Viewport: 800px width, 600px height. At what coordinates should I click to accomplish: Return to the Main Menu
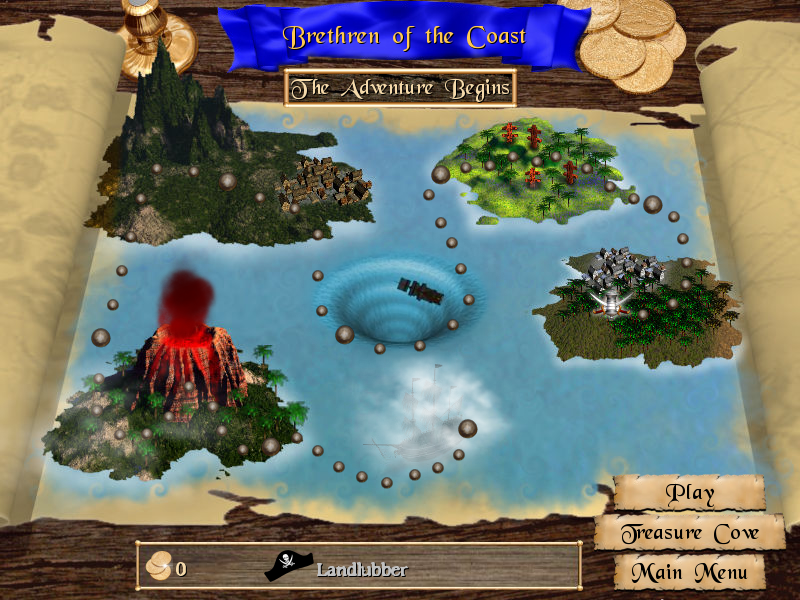690,573
